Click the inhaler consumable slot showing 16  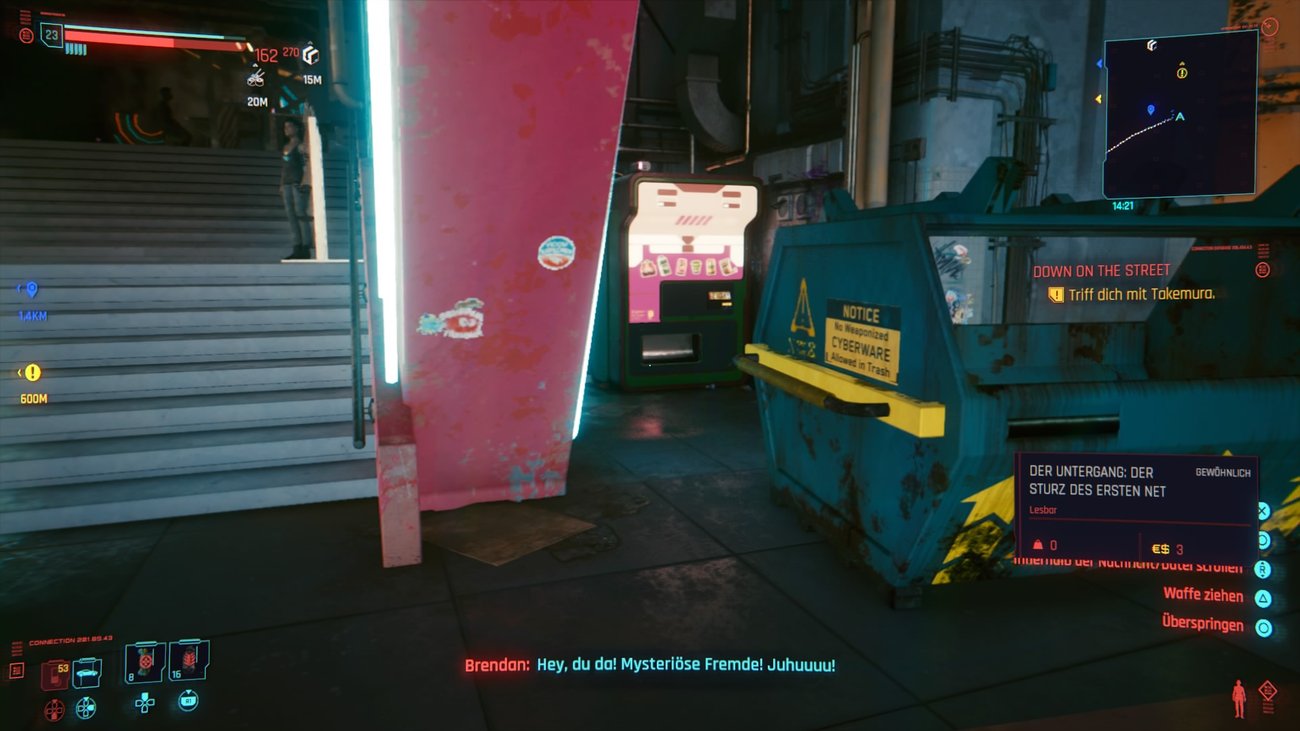pos(188,662)
